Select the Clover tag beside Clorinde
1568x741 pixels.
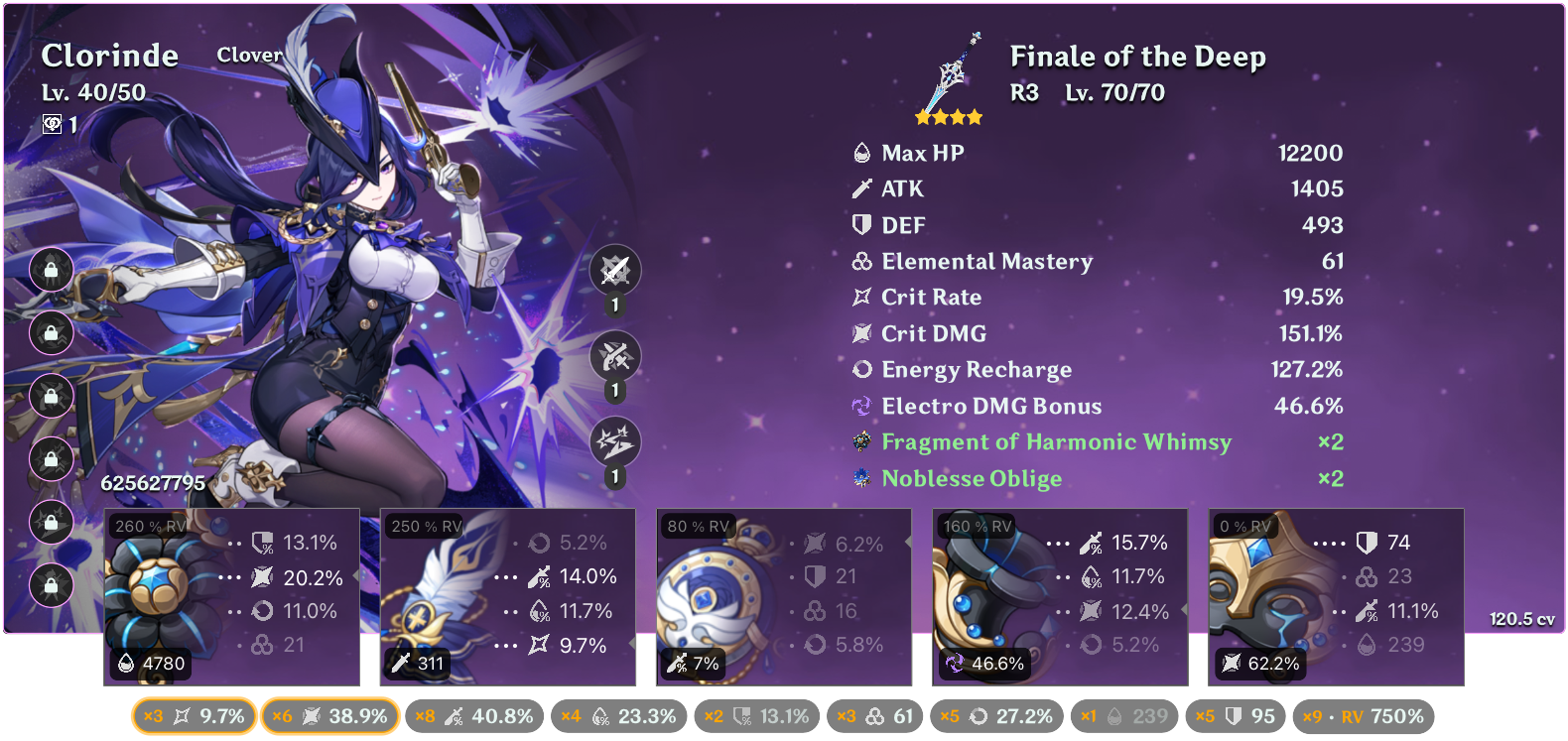pyautogui.click(x=248, y=56)
